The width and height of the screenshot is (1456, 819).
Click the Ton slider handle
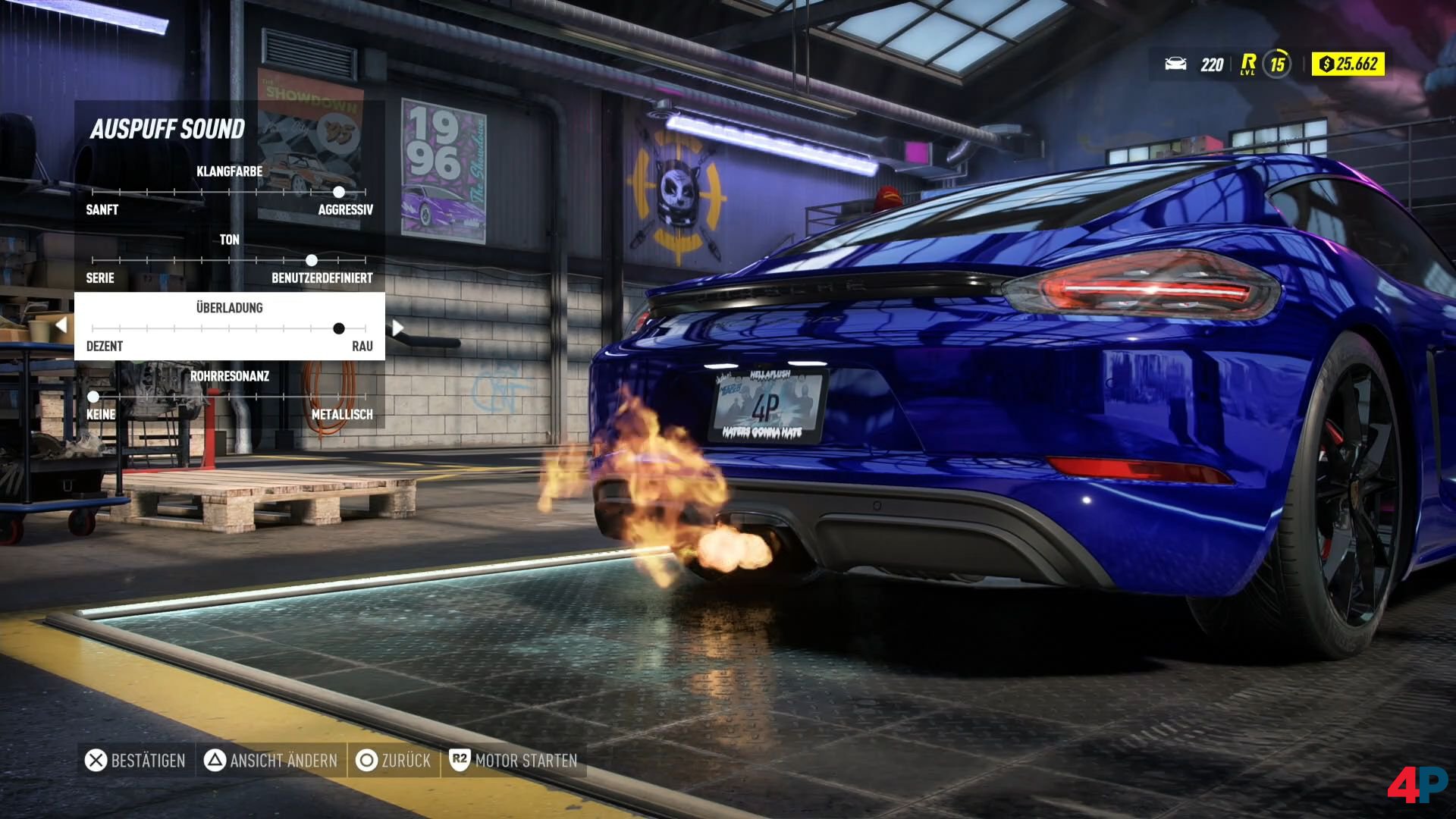312,260
